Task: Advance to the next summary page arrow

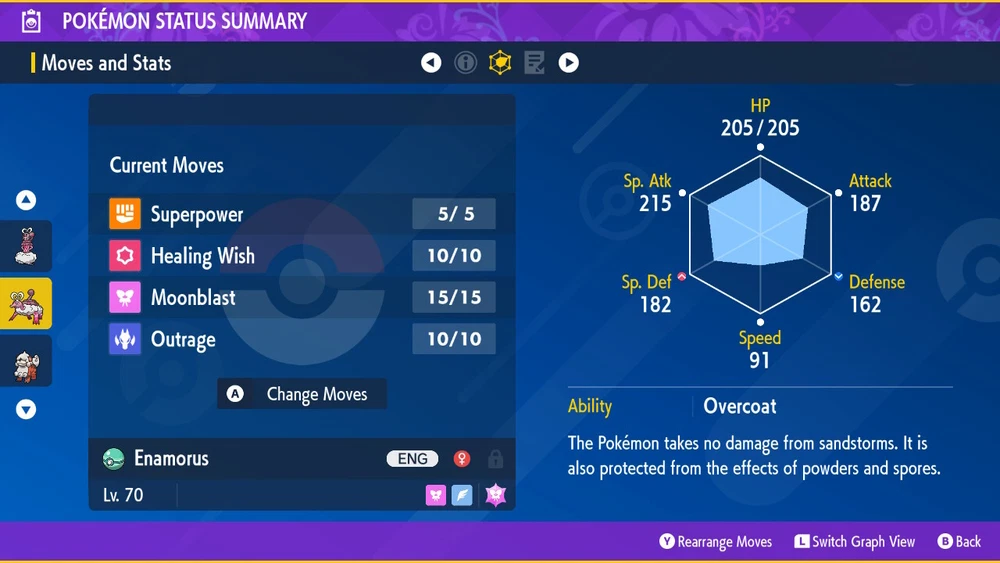Action: [x=568, y=63]
